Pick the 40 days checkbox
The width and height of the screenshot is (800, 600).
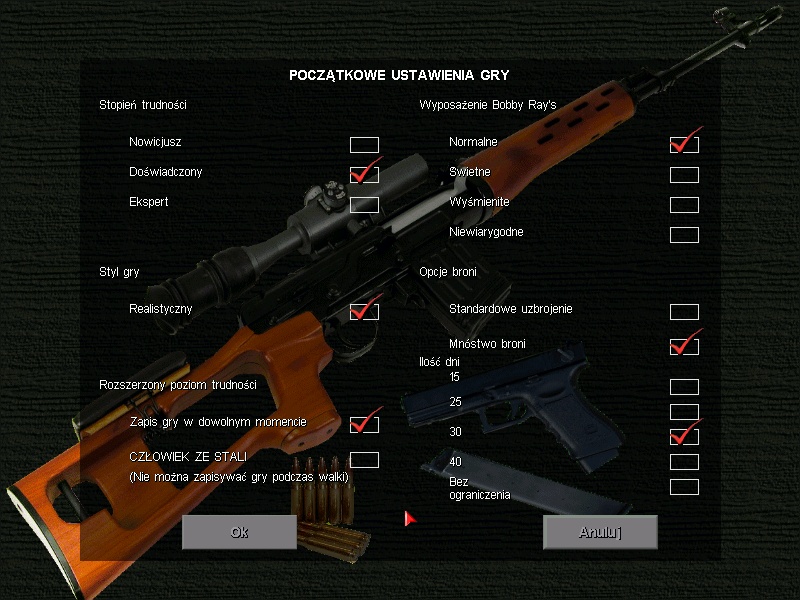click(684, 462)
